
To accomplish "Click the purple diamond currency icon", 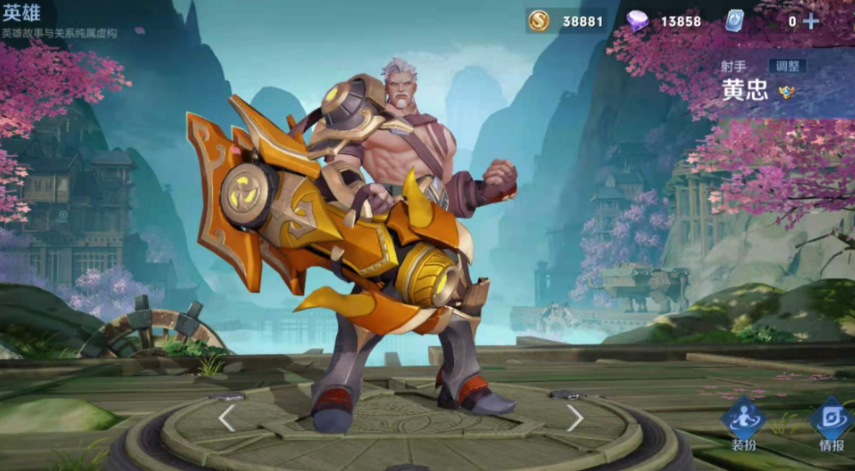I will pyautogui.click(x=637, y=20).
